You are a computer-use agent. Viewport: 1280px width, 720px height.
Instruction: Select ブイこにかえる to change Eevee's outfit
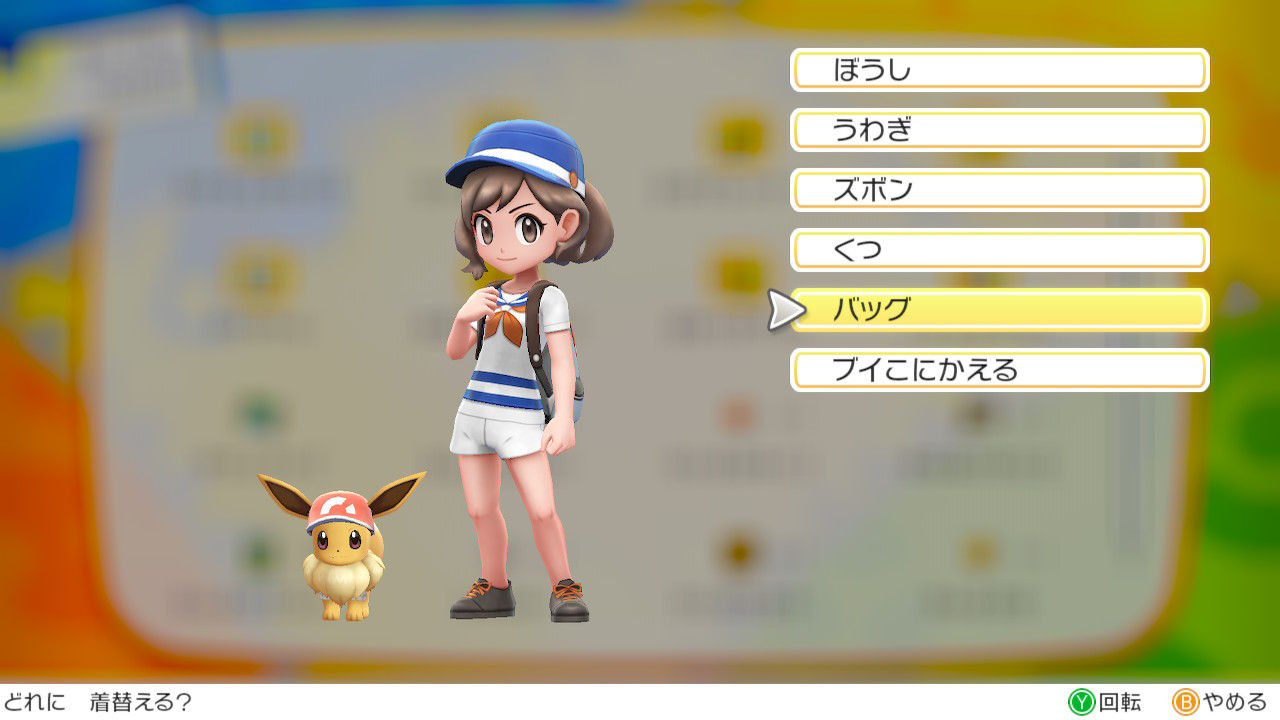(x=1000, y=371)
